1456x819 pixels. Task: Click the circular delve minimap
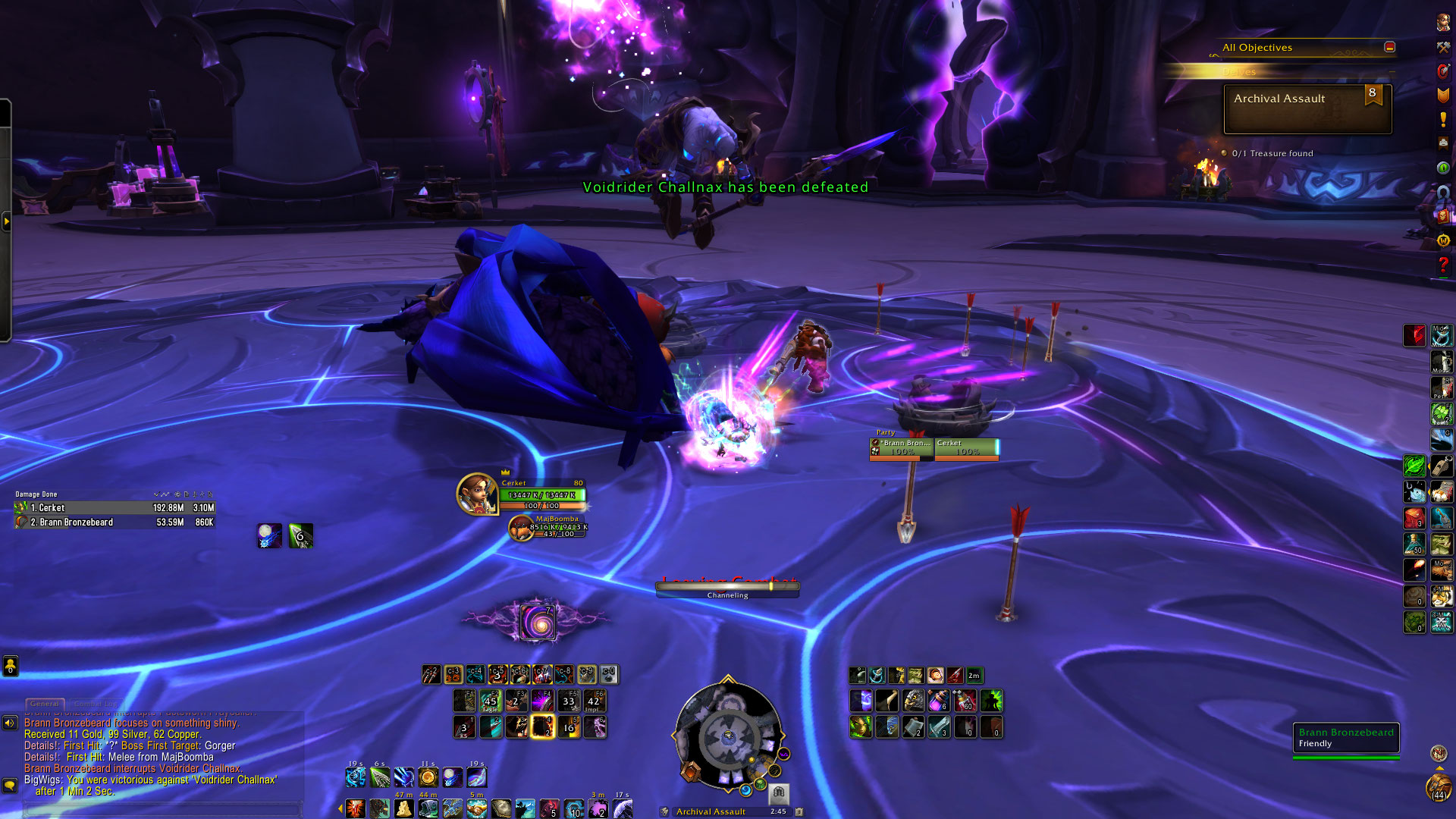728,736
